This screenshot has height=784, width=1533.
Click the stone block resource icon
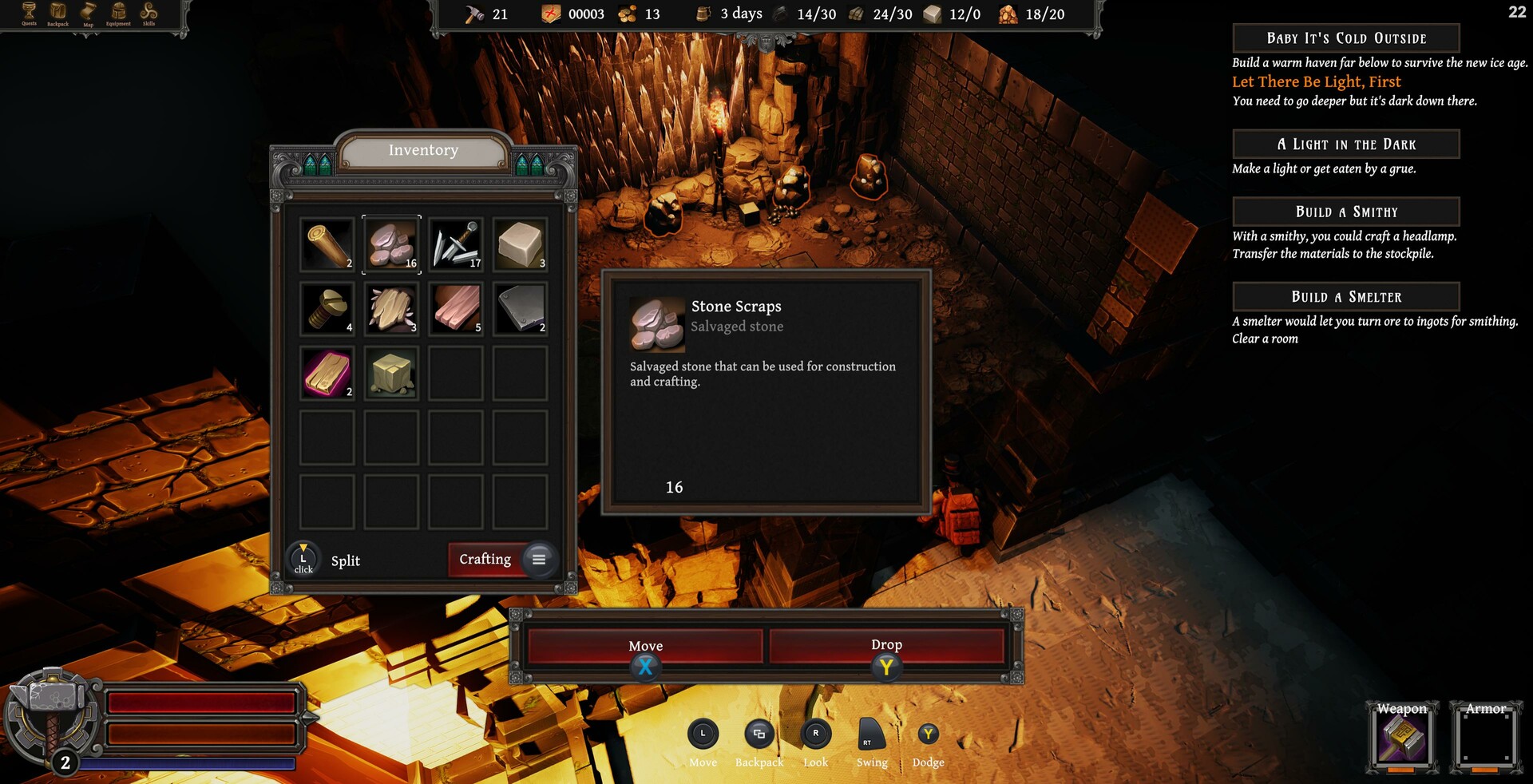(931, 14)
